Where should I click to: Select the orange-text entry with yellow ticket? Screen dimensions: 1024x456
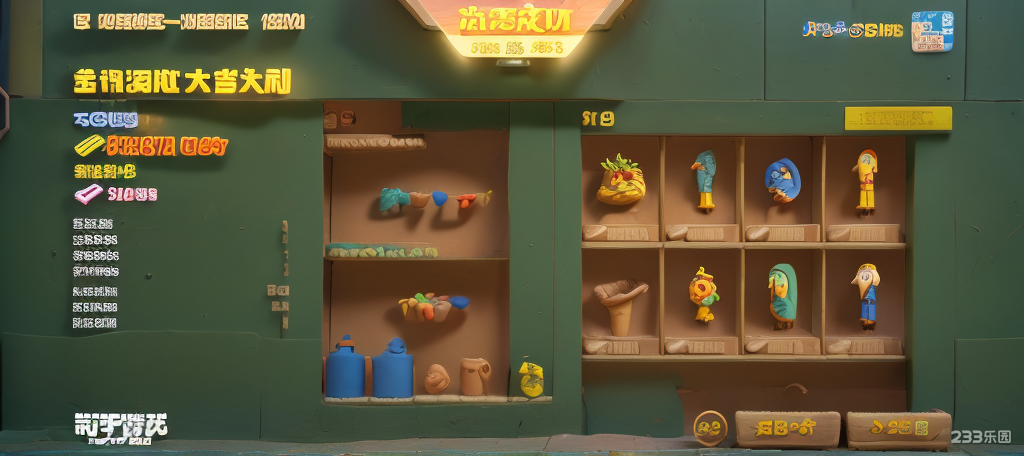click(151, 147)
